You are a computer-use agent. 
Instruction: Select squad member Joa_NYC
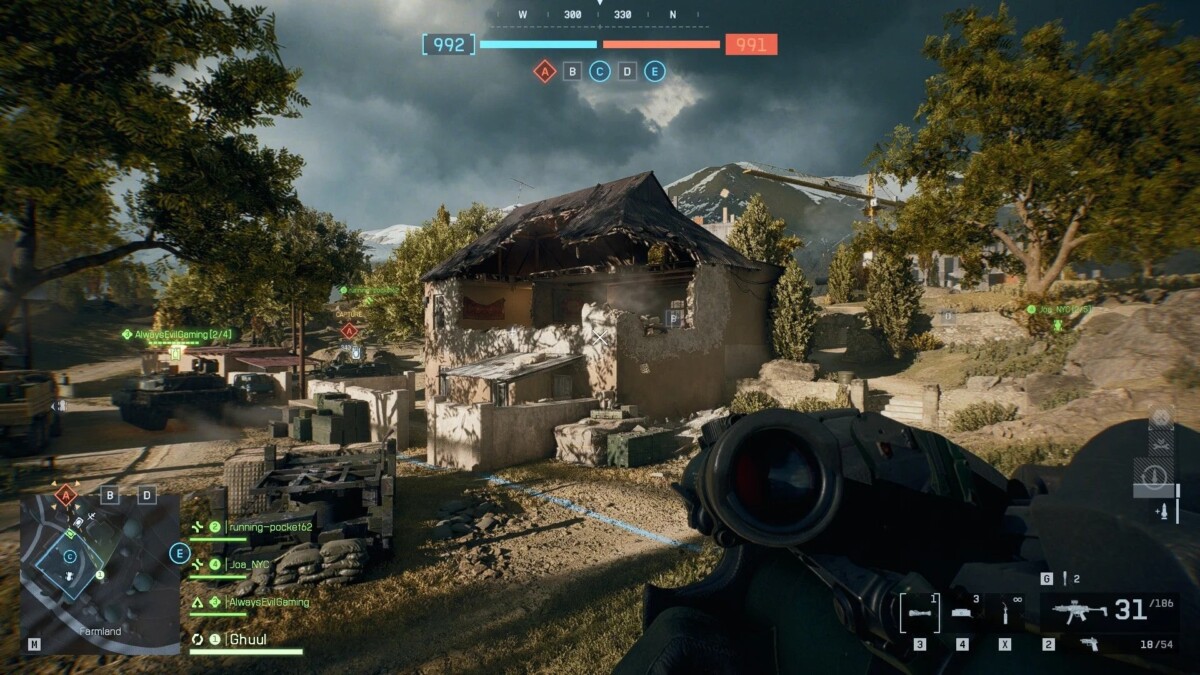point(250,565)
